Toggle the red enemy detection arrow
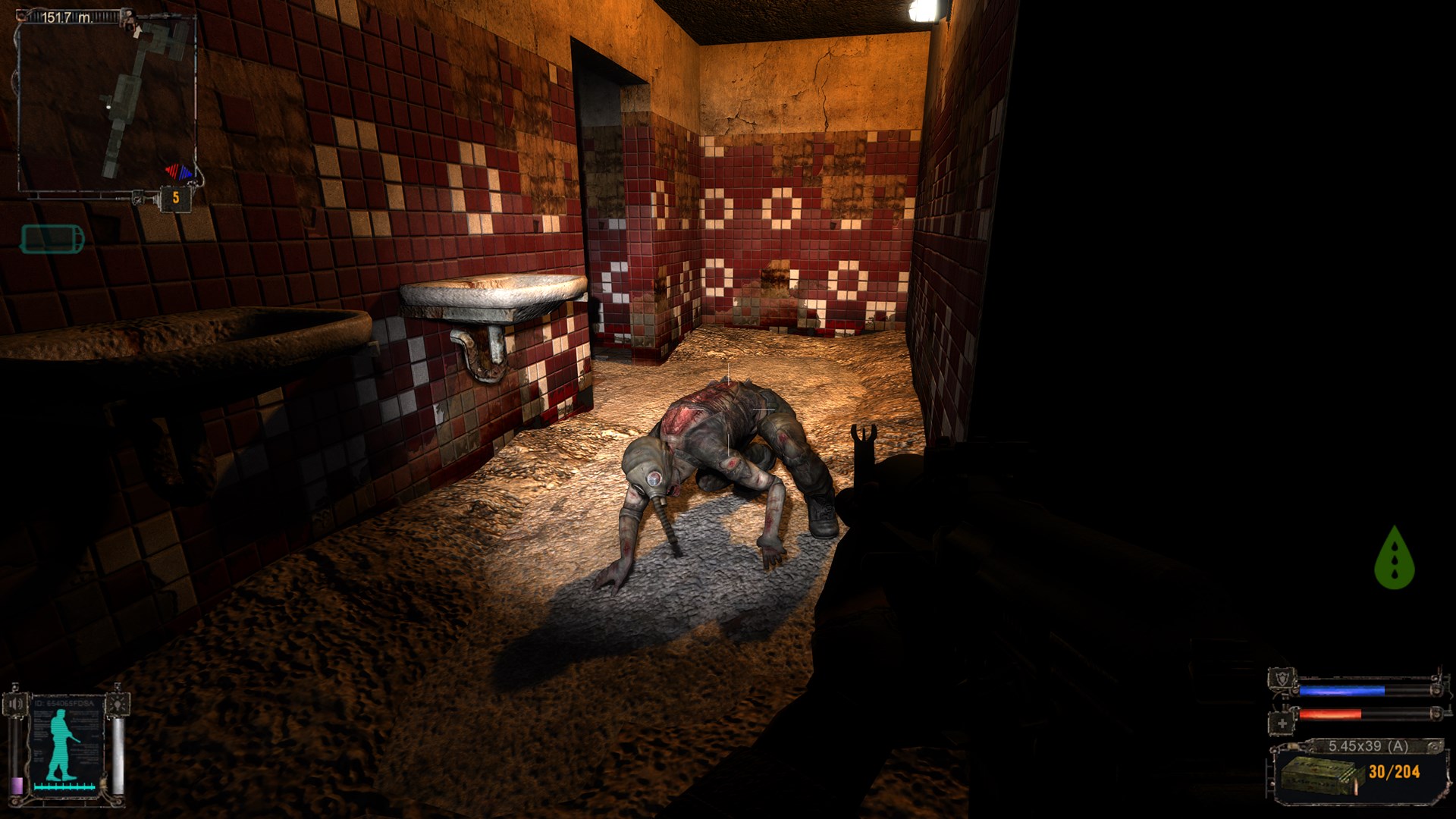Screen dimensions: 1456x819 pos(172,171)
